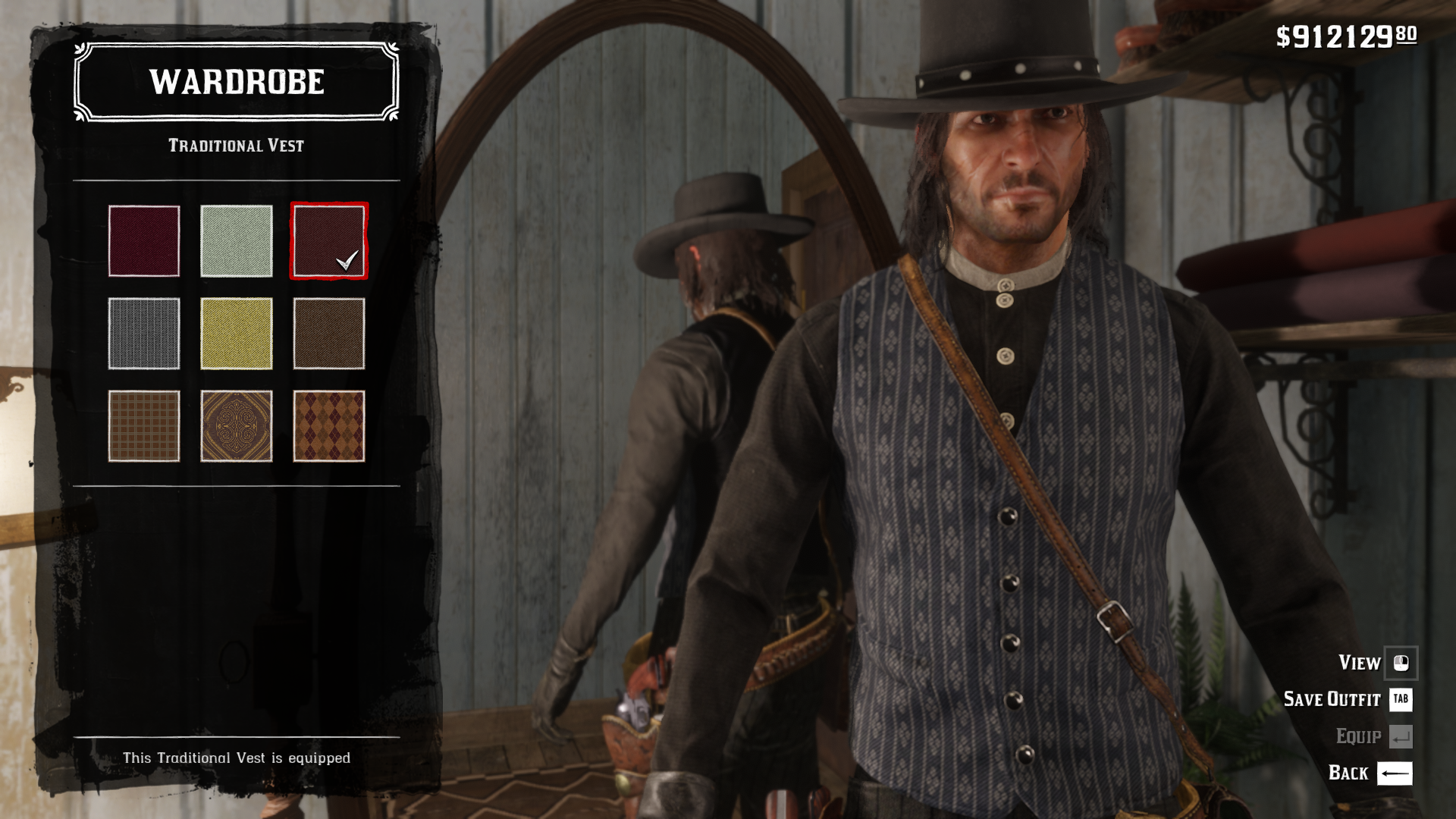Pick the brown checkered plaid swatch

click(x=144, y=426)
